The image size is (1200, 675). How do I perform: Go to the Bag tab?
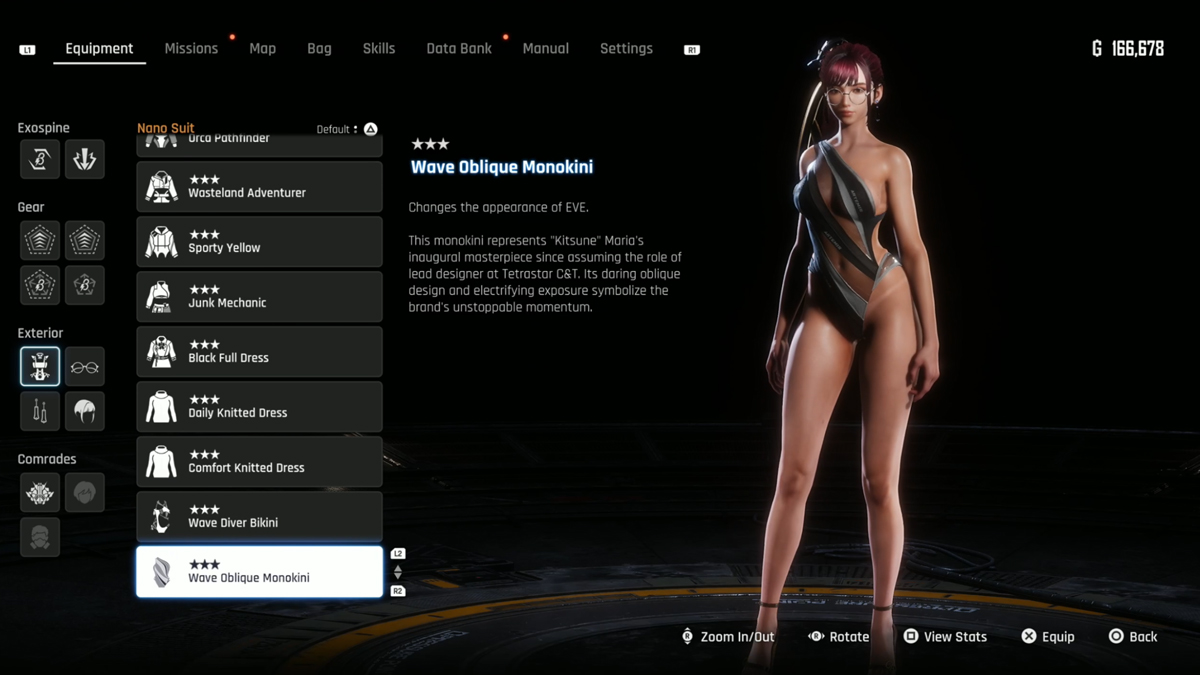[319, 48]
